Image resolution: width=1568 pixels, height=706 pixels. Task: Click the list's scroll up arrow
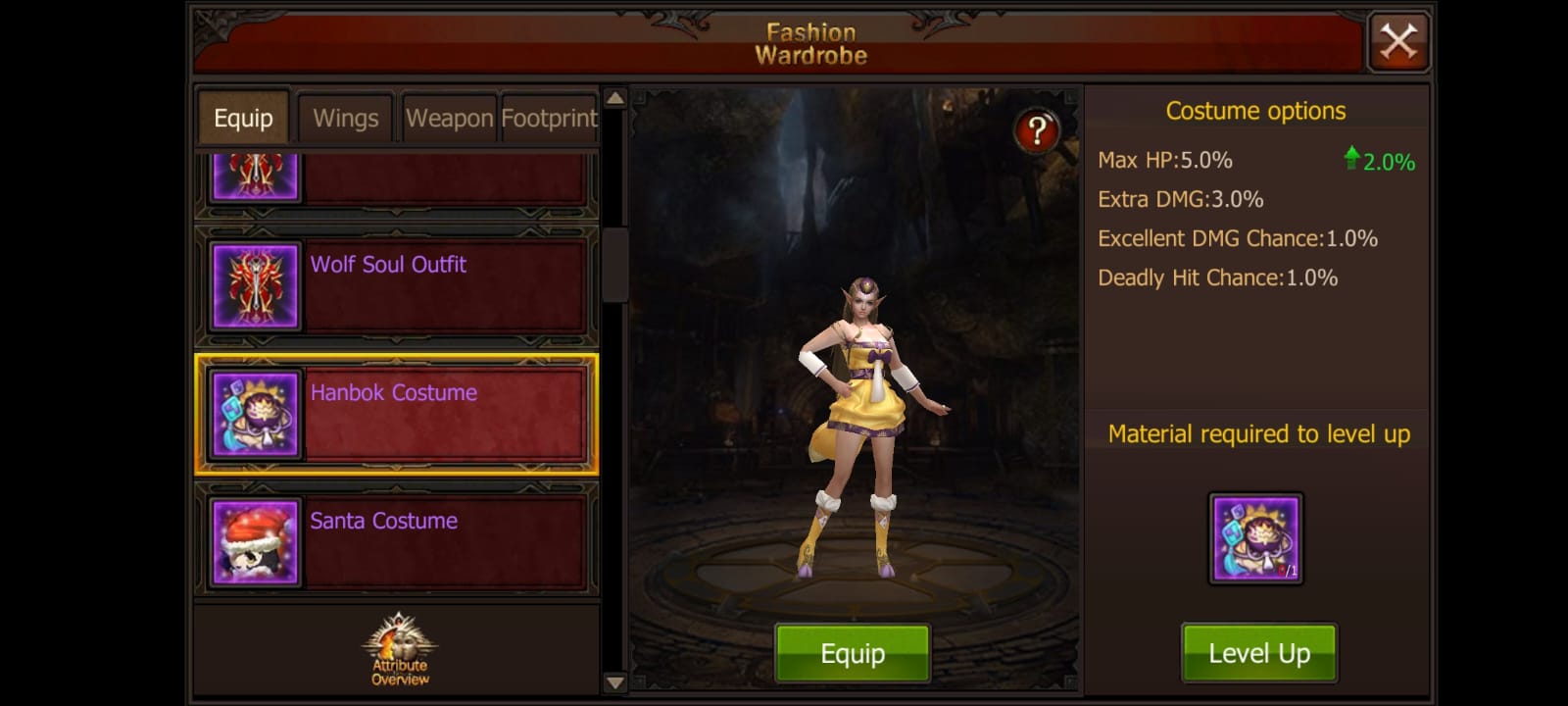coord(614,98)
